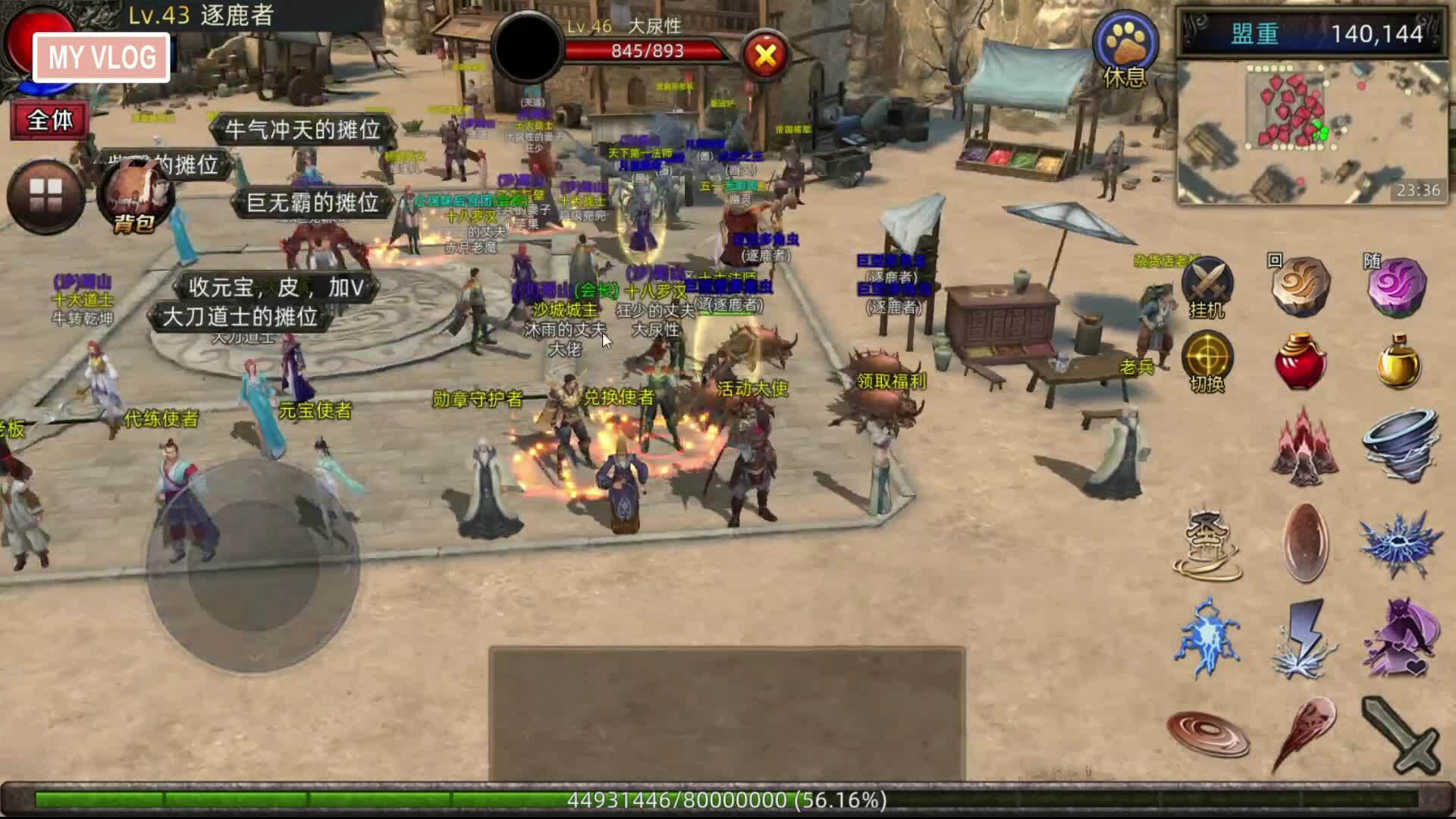1456x819 pixels.
Task: Open the four-square main menu button
Action: [45, 196]
